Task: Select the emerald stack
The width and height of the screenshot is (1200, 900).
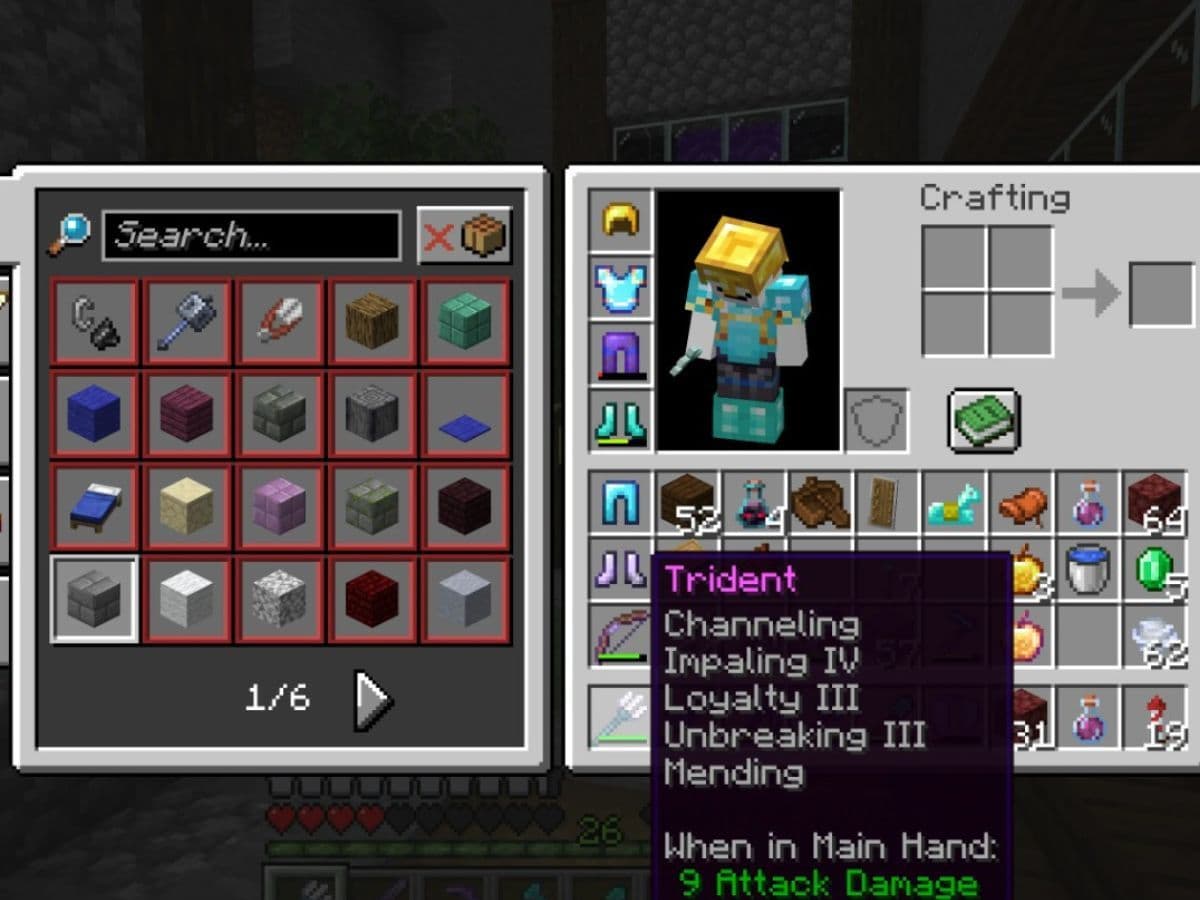Action: click(x=1154, y=567)
